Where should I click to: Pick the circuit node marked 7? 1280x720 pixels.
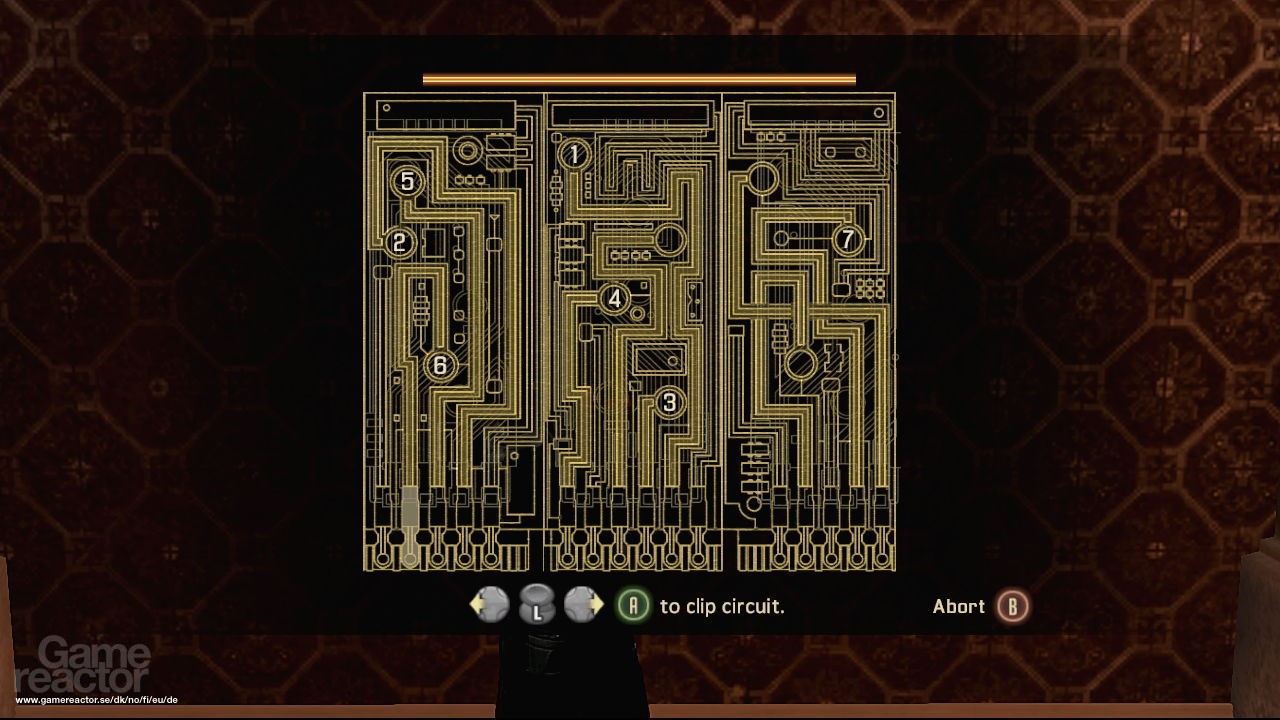pyautogui.click(x=848, y=239)
